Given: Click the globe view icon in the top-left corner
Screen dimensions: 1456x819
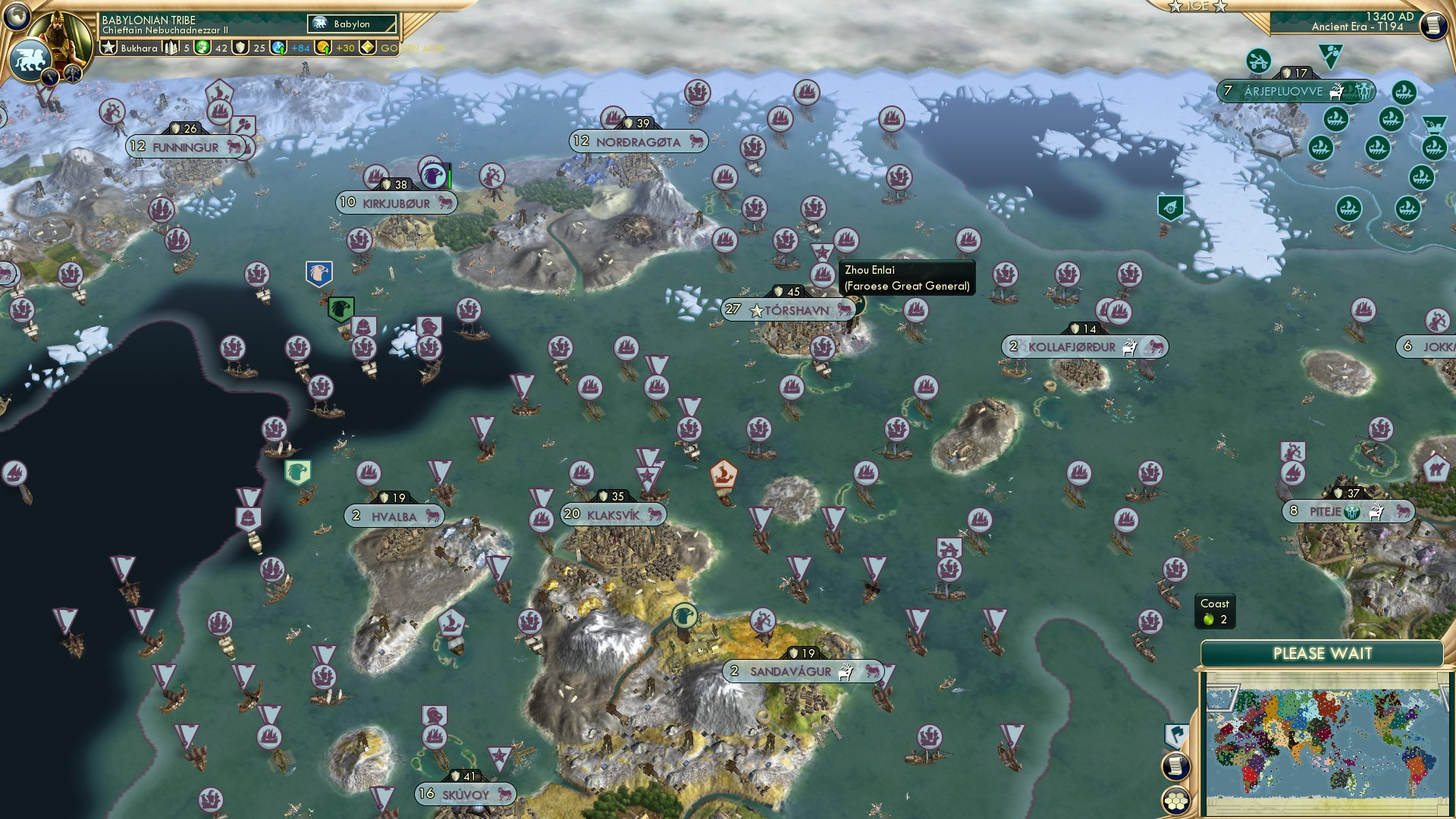Looking at the screenshot, I should [17, 17].
